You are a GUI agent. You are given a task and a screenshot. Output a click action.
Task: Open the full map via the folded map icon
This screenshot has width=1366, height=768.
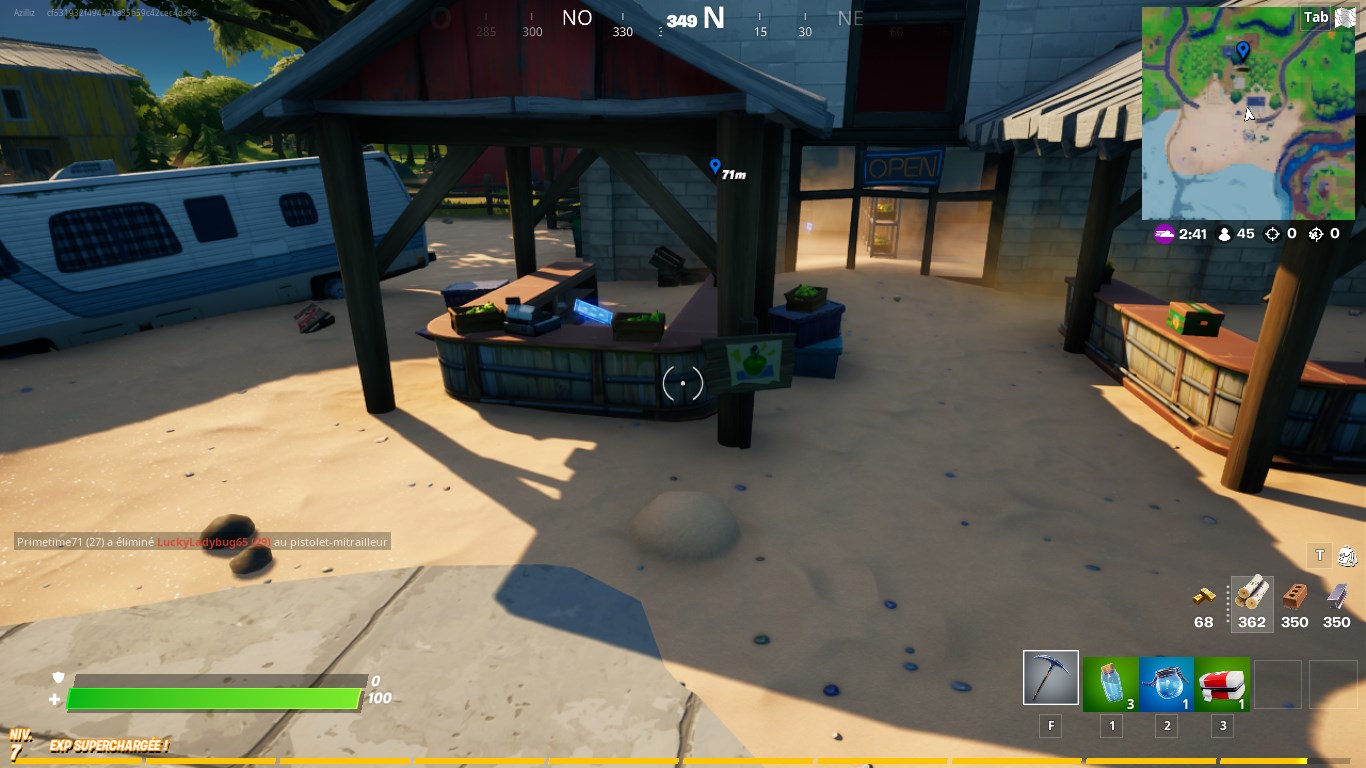1346,17
